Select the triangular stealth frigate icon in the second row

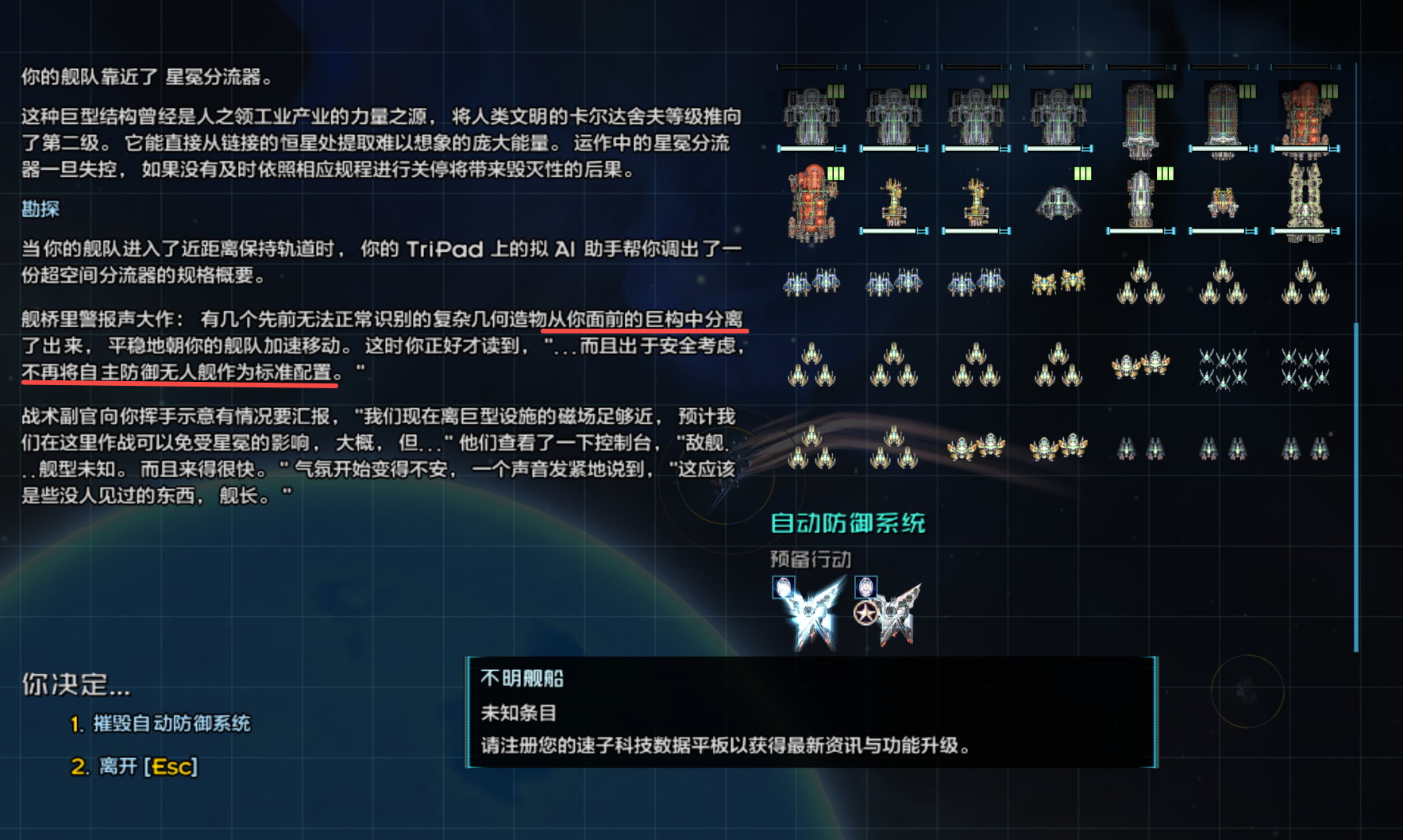(x=1058, y=205)
